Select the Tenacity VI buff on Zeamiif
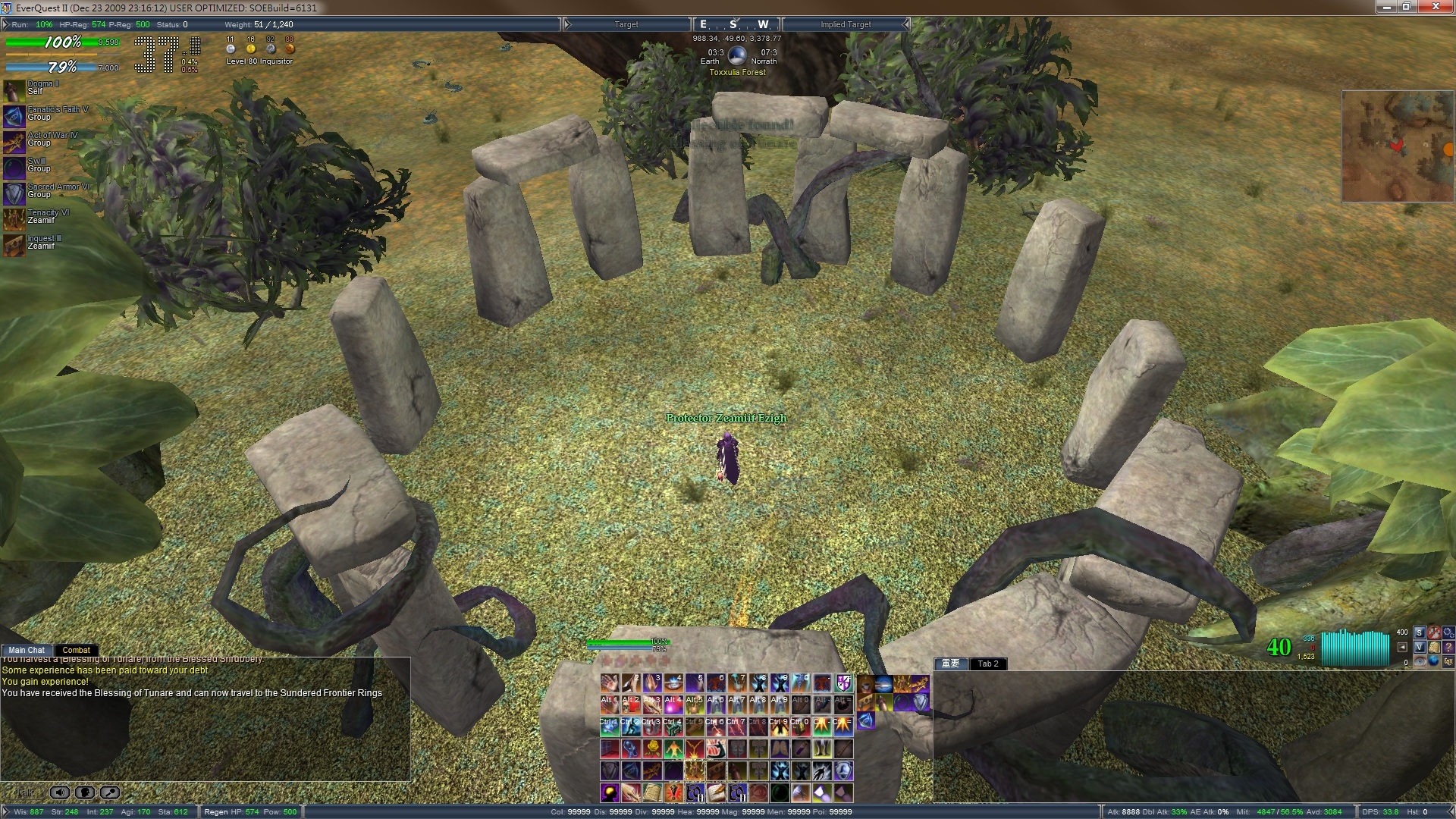1456x819 pixels. [x=14, y=220]
